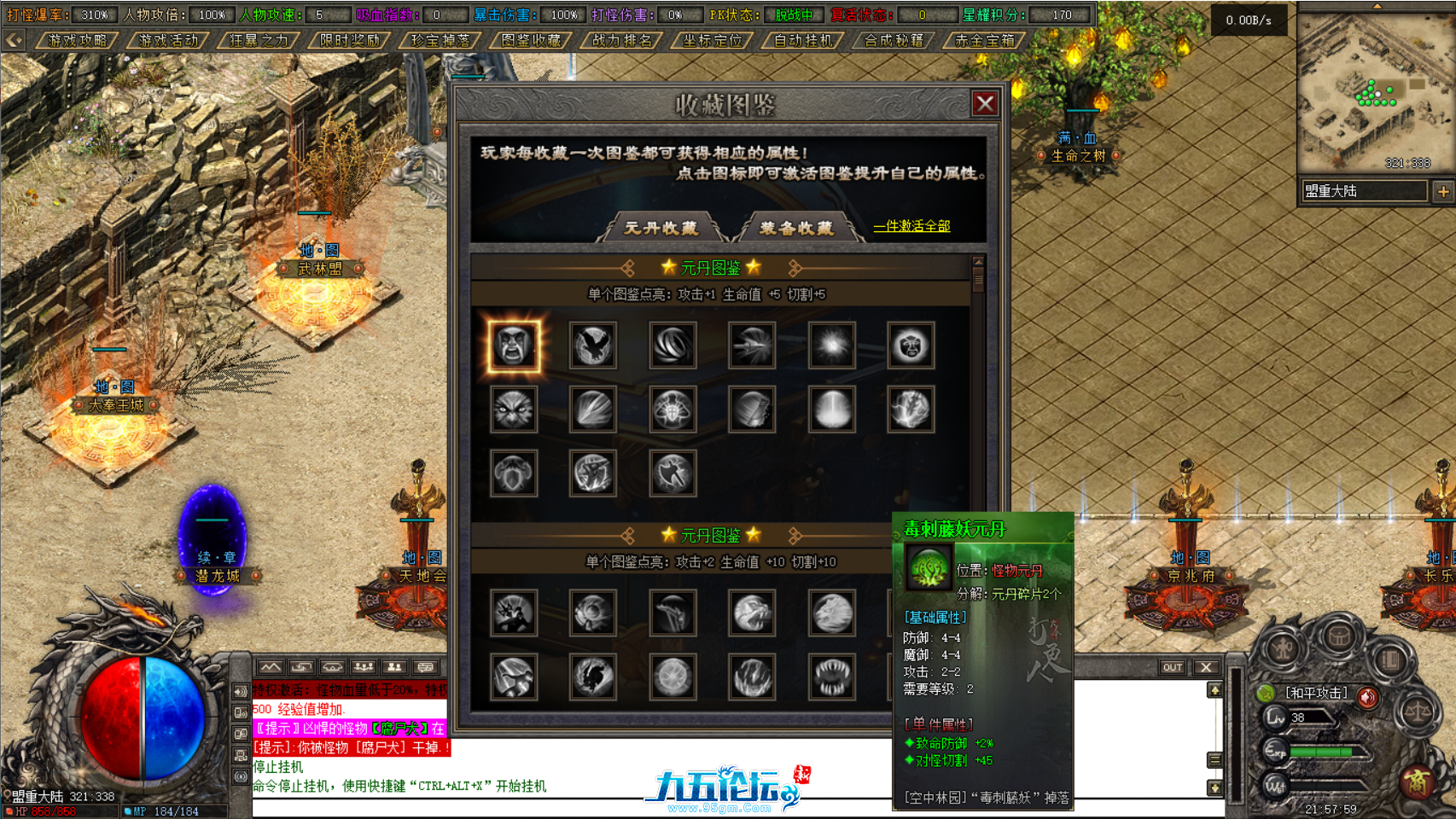Click the merchant 商 shop icon

coord(1418,781)
